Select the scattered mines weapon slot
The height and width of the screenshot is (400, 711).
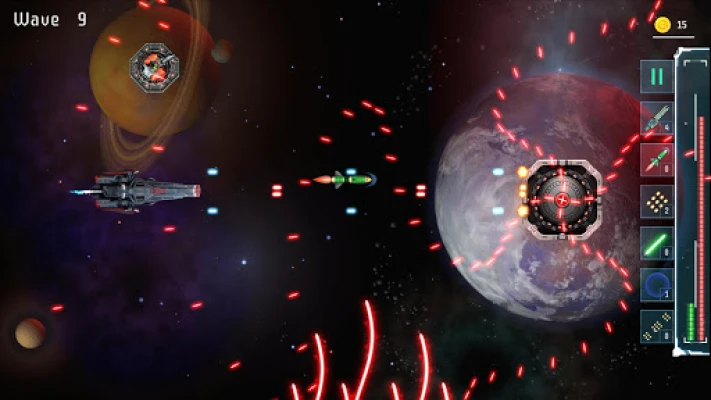(x=657, y=326)
